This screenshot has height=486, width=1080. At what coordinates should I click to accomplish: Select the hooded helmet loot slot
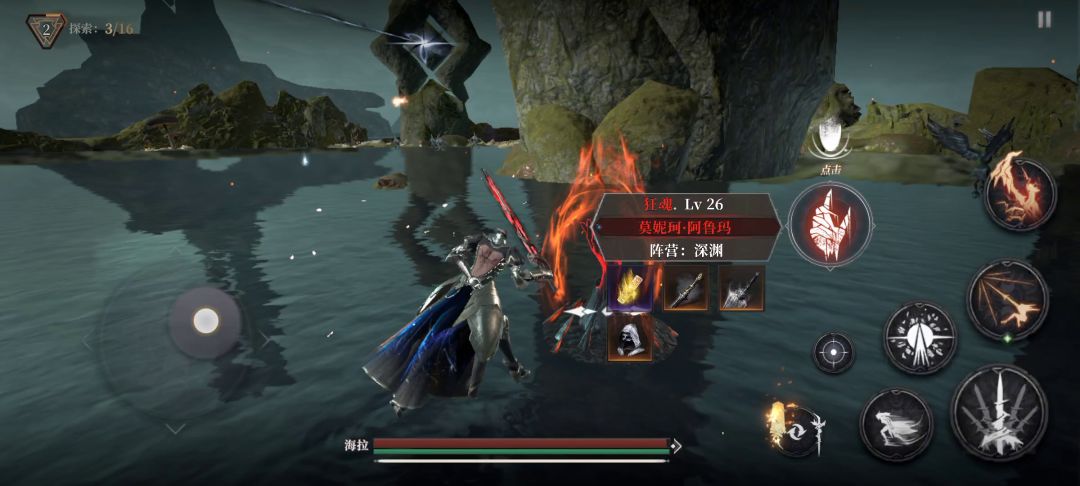coord(630,339)
